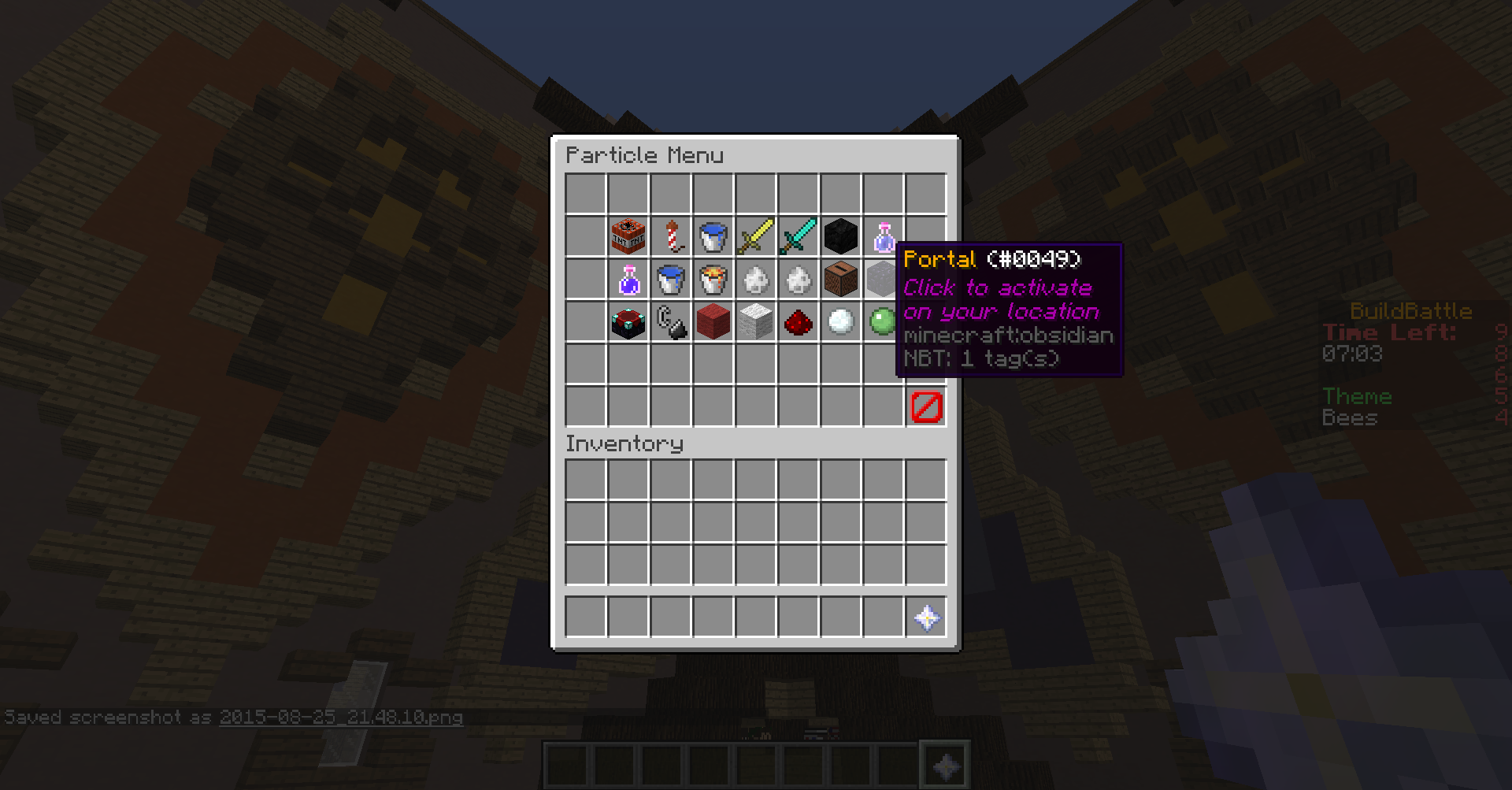Activate the Portal obsidian particle
Image resolution: width=1512 pixels, height=790 pixels.
tap(883, 278)
